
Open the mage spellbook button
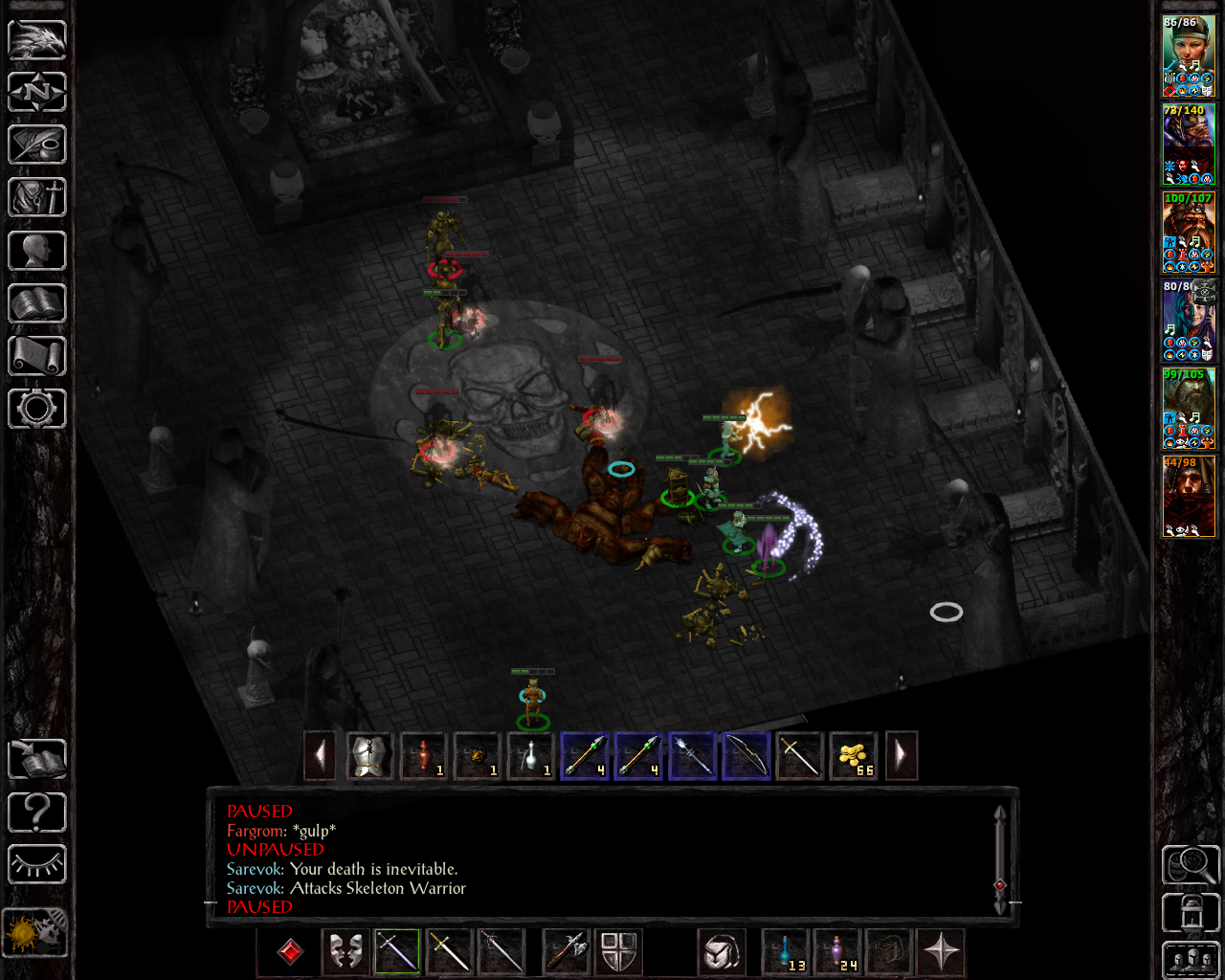pyautogui.click(x=37, y=303)
